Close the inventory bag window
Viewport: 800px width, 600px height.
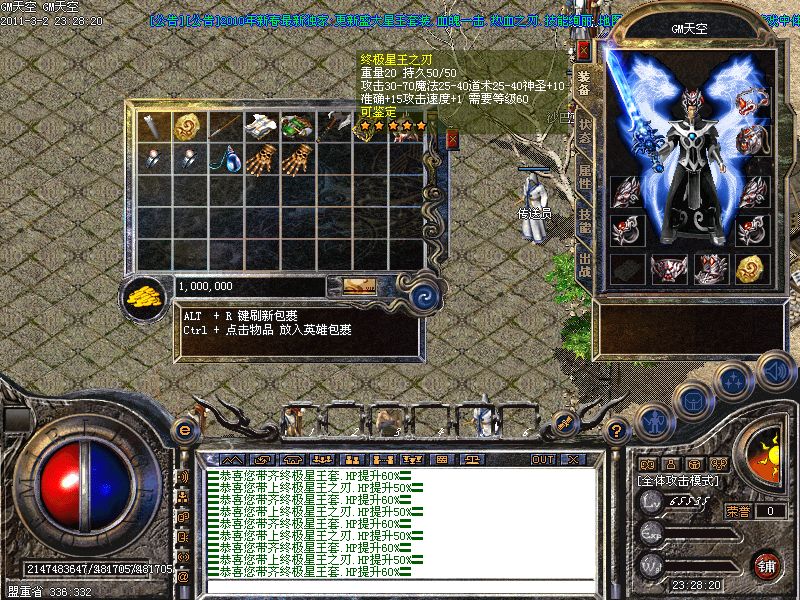pos(452,139)
